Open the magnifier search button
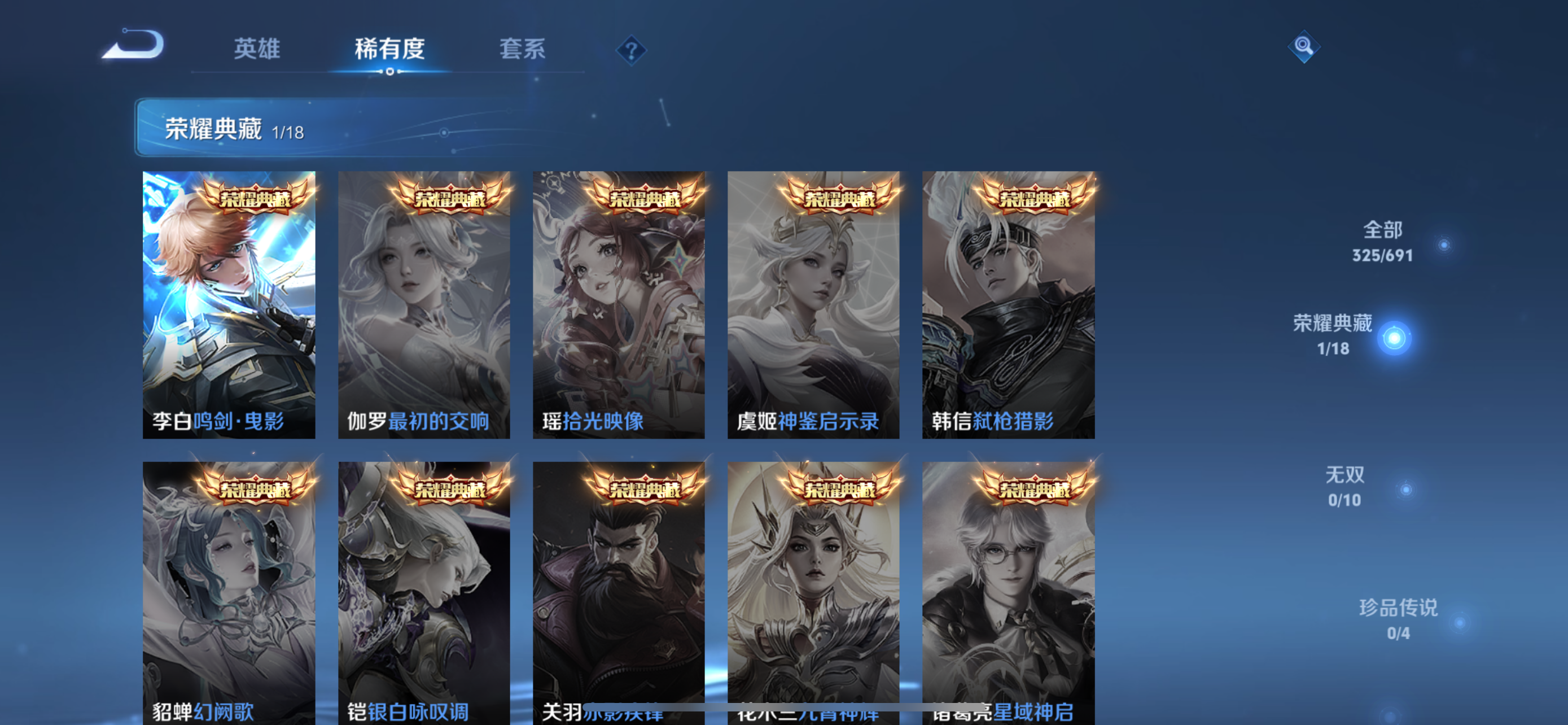Screen dimensions: 1568x725 1303,46
